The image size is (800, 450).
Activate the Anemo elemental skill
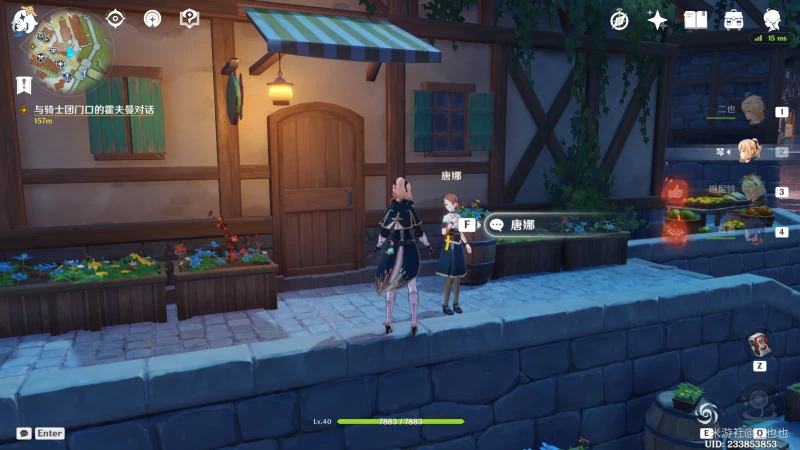(x=707, y=411)
